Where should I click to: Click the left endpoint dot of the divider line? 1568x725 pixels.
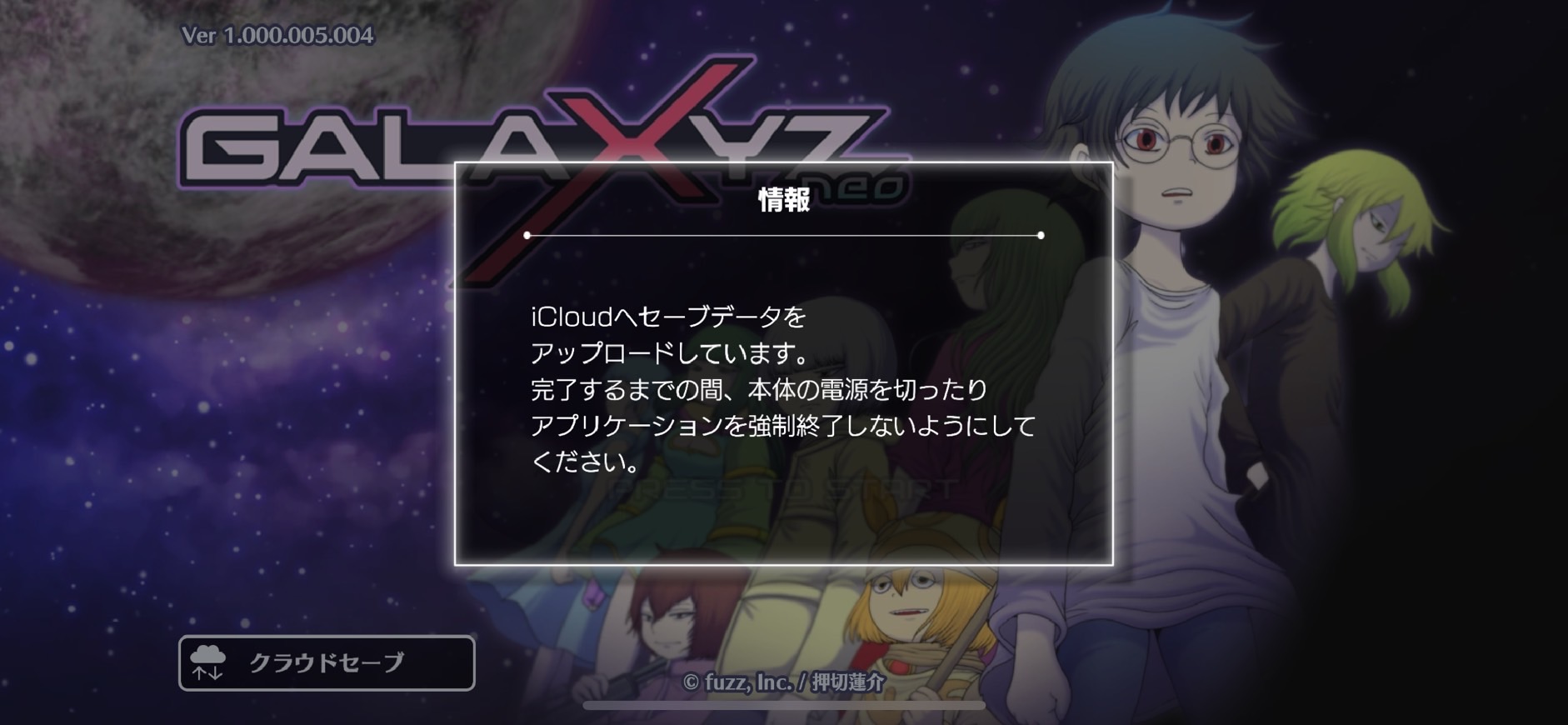(x=528, y=237)
